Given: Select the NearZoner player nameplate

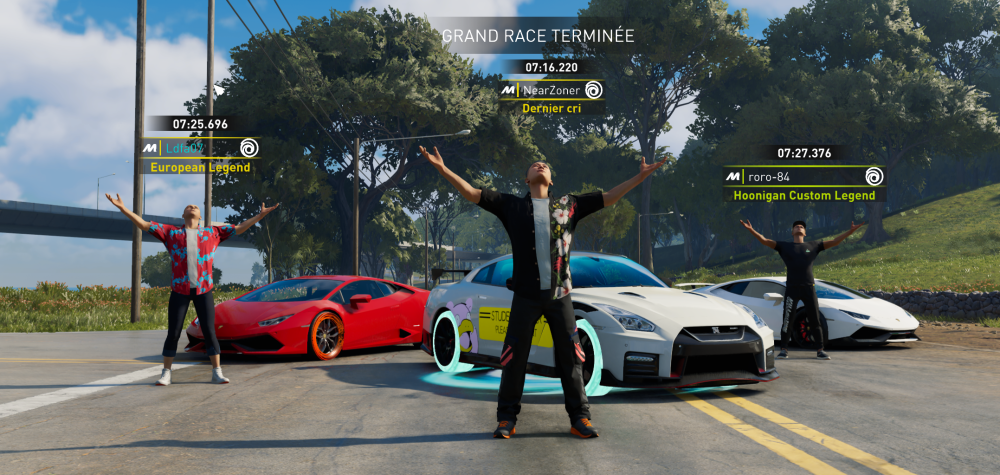Looking at the screenshot, I should (x=552, y=90).
